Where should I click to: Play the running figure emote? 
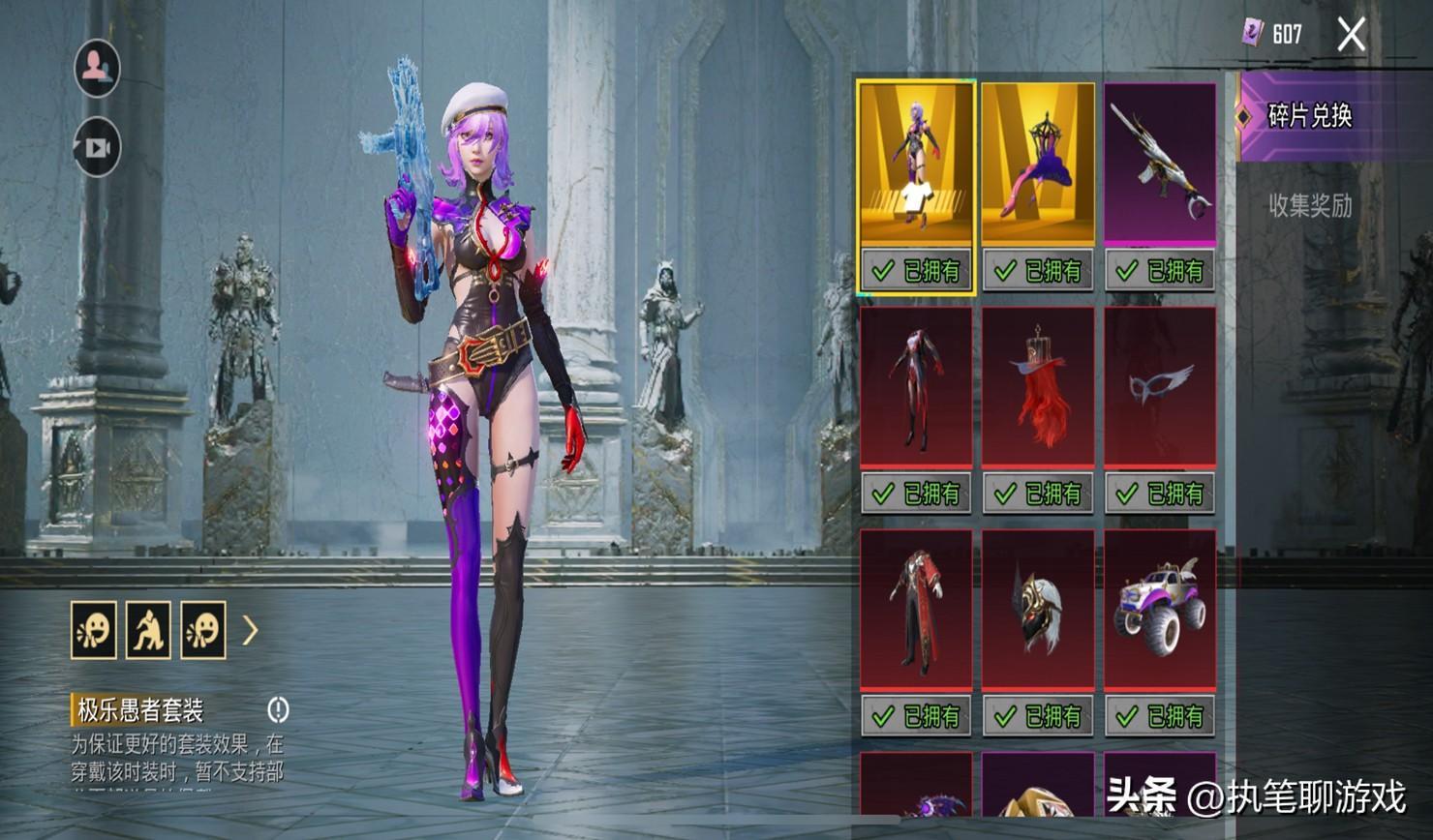148,630
